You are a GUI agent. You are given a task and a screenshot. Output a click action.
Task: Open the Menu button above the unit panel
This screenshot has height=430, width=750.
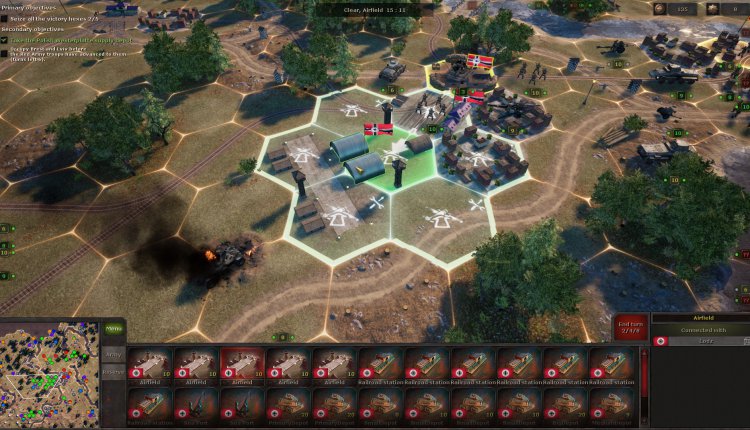click(113, 328)
